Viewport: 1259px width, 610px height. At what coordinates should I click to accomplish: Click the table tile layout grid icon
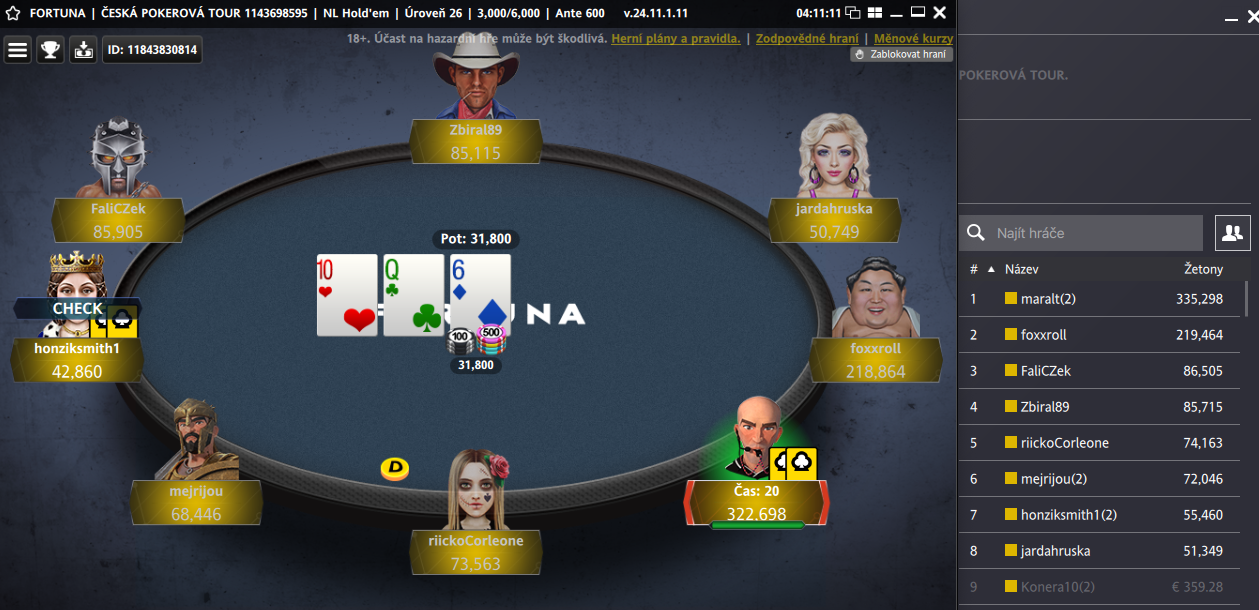tap(874, 13)
